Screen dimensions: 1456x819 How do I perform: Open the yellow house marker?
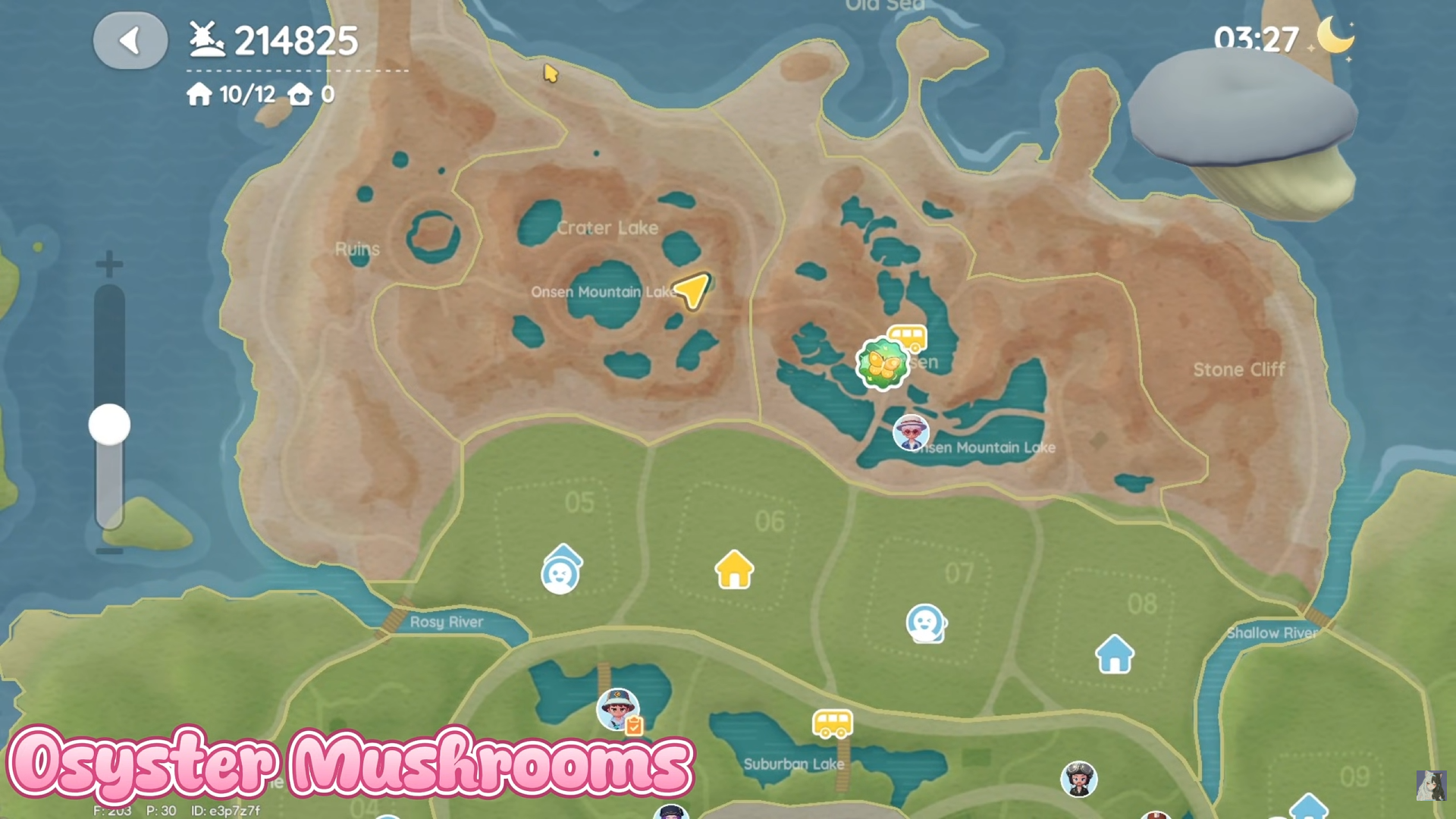[x=733, y=570]
